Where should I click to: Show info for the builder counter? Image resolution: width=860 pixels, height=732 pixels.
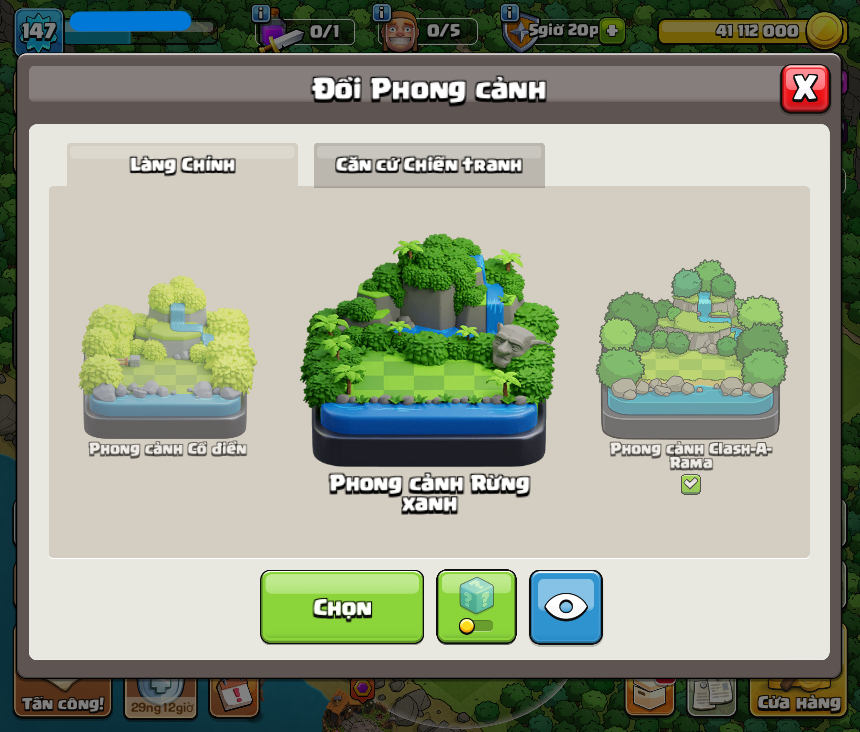pos(381,13)
